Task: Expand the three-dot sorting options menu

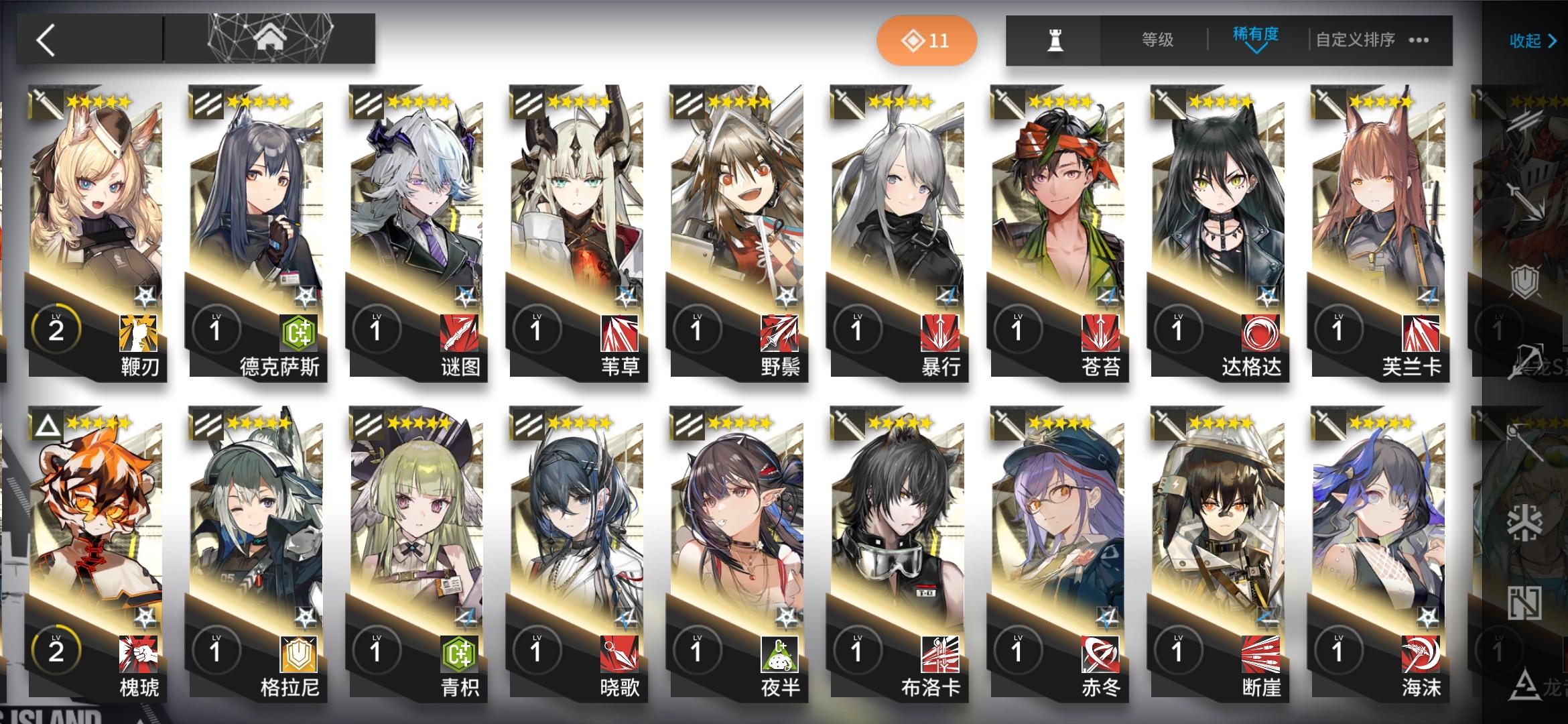Action: click(1420, 40)
